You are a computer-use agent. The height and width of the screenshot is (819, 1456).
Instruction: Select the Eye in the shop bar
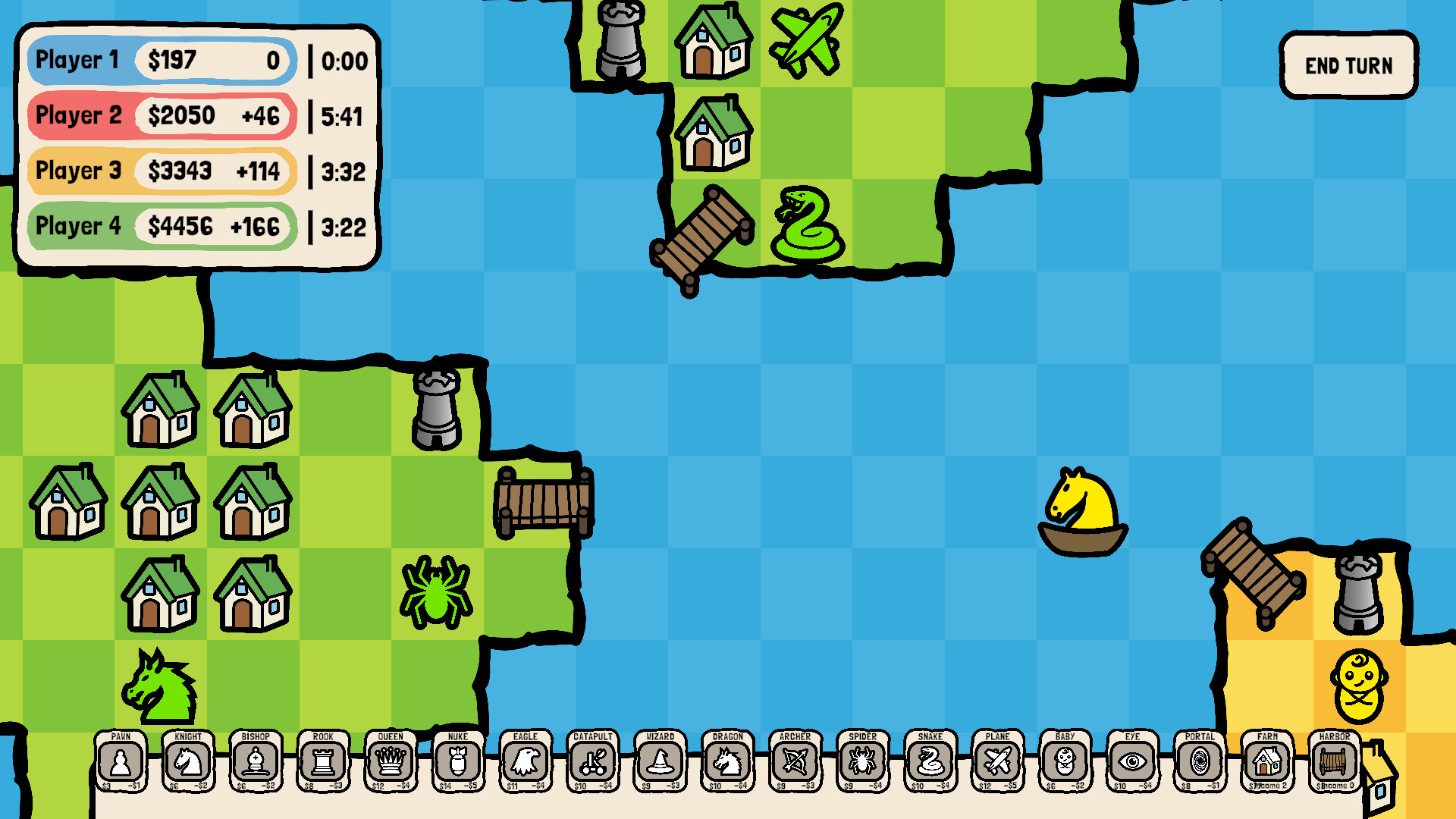[1132, 764]
